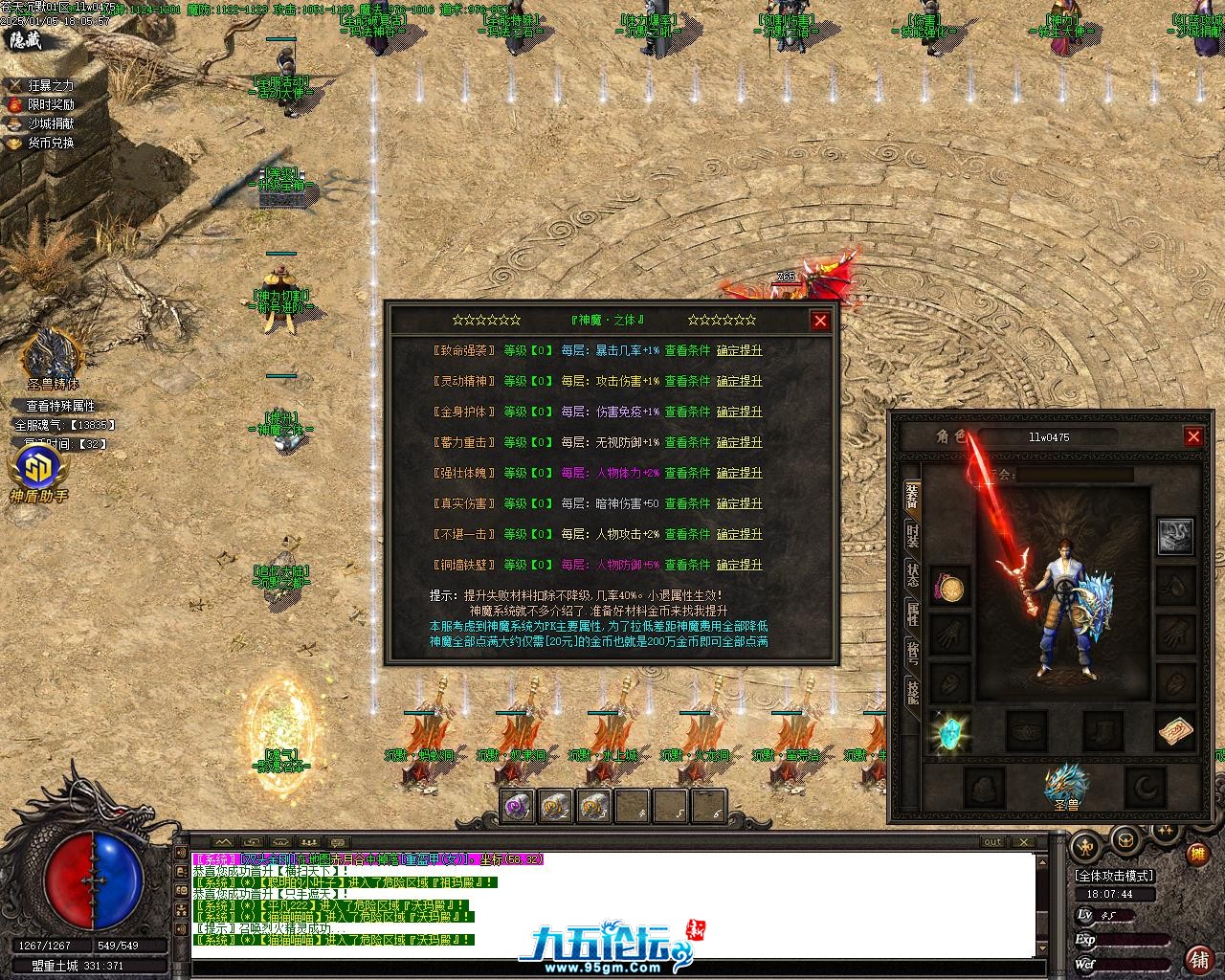Confirm upgrade for 金身护体

pyautogui.click(x=740, y=412)
